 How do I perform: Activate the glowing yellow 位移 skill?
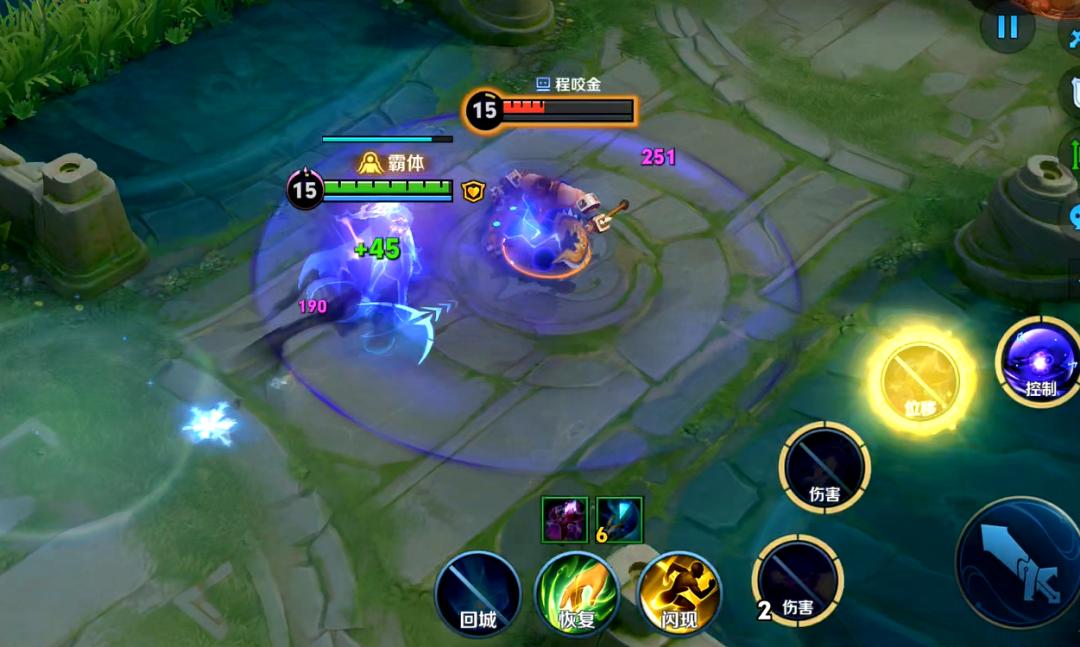click(919, 380)
